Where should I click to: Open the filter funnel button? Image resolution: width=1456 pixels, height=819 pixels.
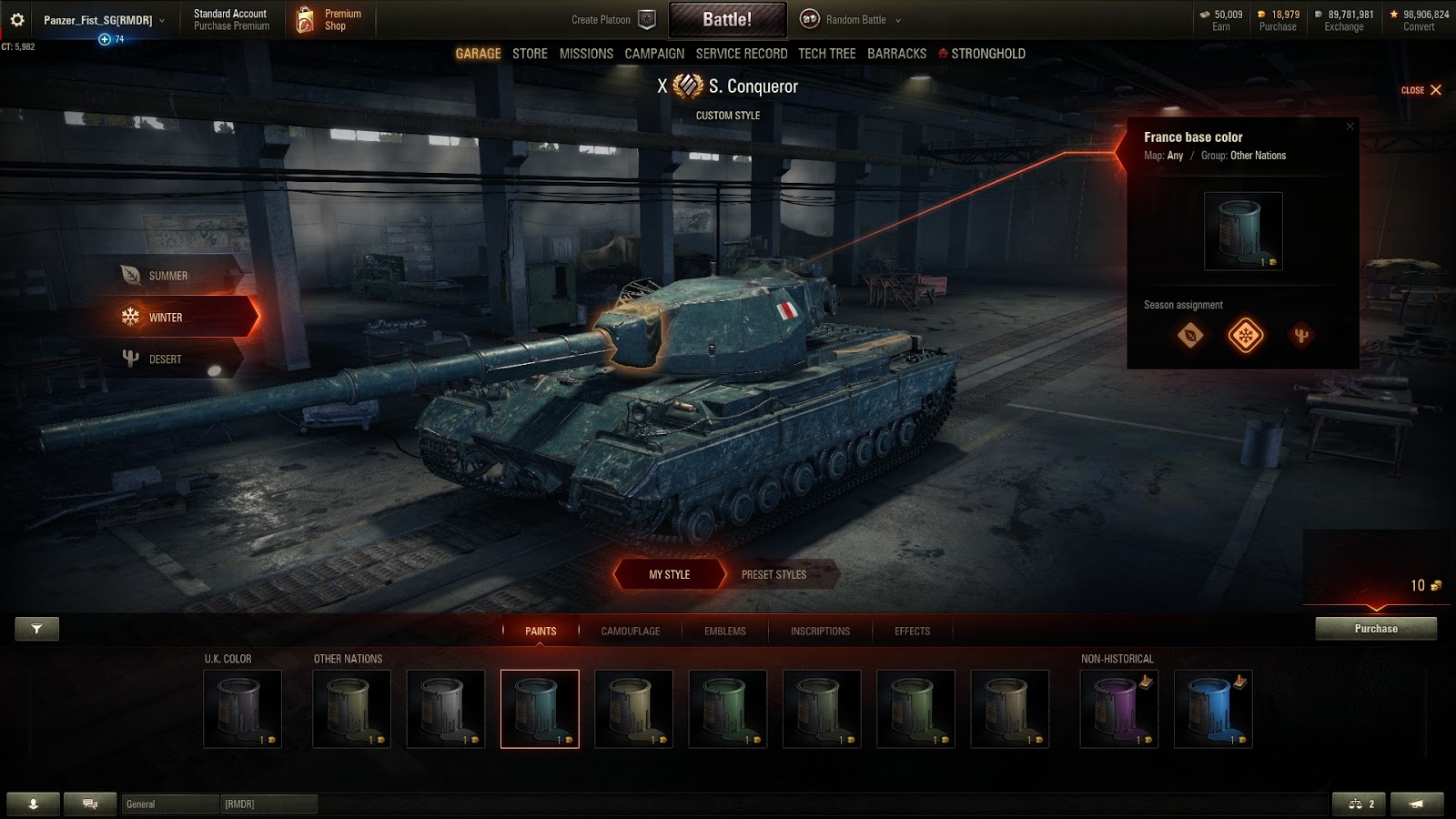(x=36, y=629)
